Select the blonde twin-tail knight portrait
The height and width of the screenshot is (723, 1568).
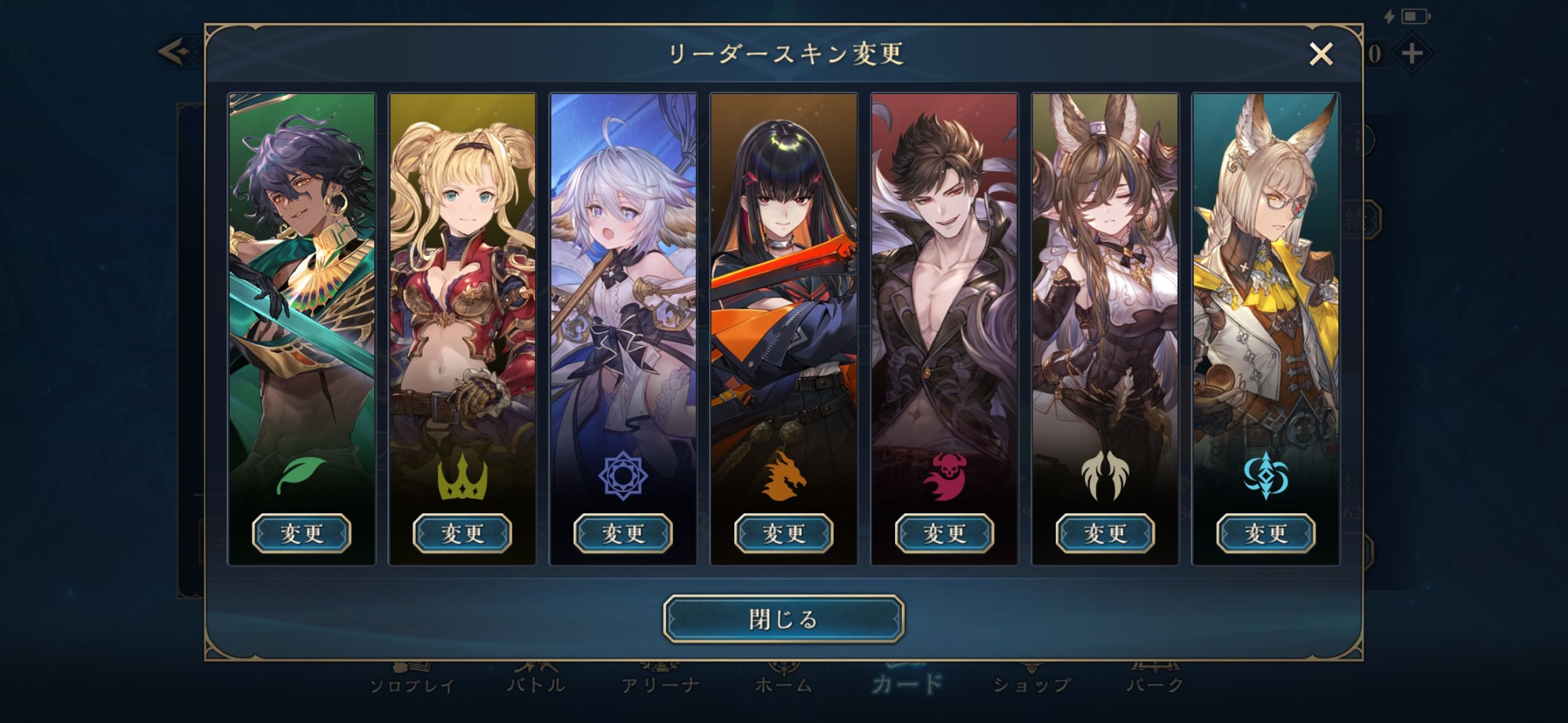[x=463, y=276]
